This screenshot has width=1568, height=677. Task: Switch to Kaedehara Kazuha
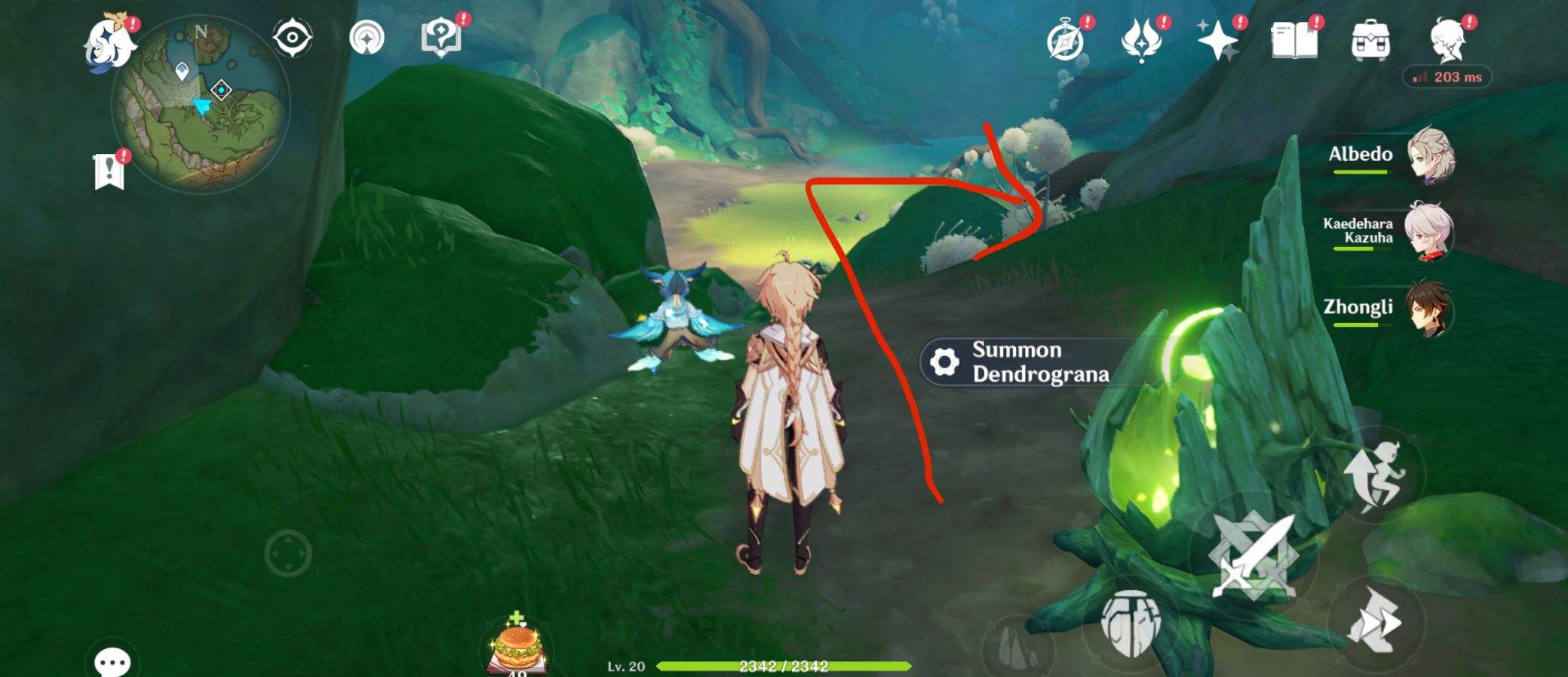click(x=1430, y=232)
